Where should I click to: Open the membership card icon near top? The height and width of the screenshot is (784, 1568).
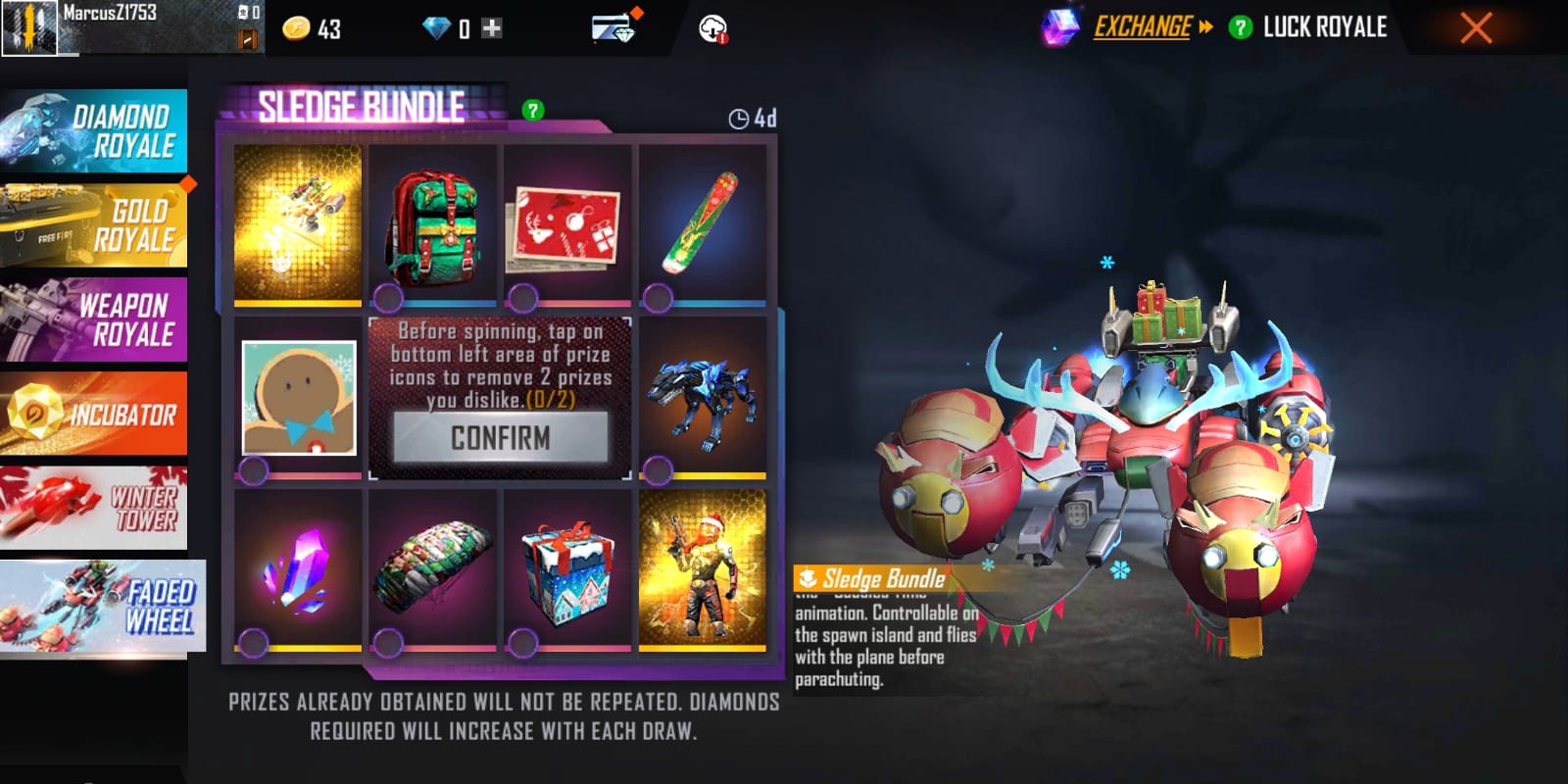[x=612, y=27]
